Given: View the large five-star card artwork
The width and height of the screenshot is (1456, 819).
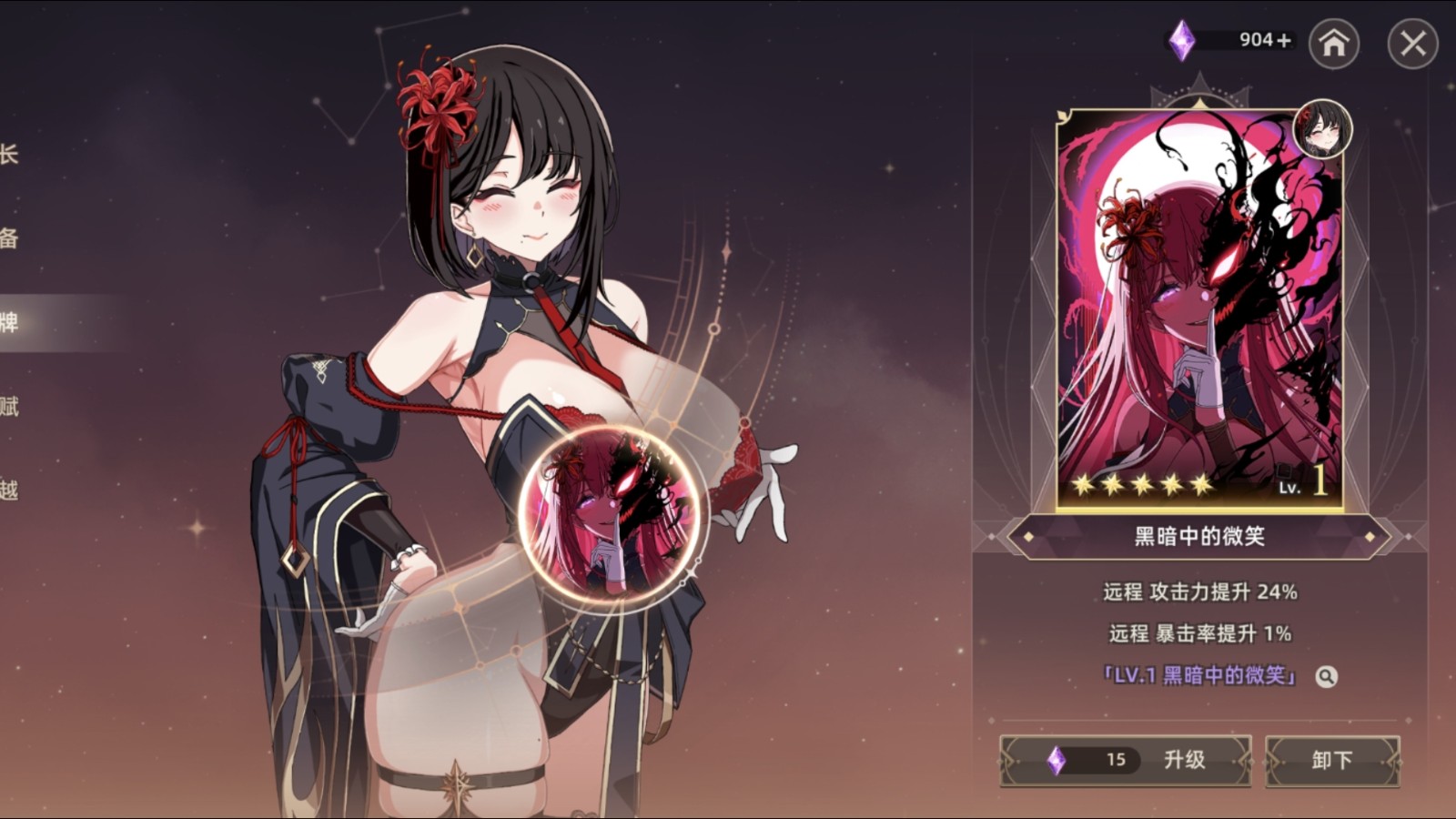Looking at the screenshot, I should 1199,309.
